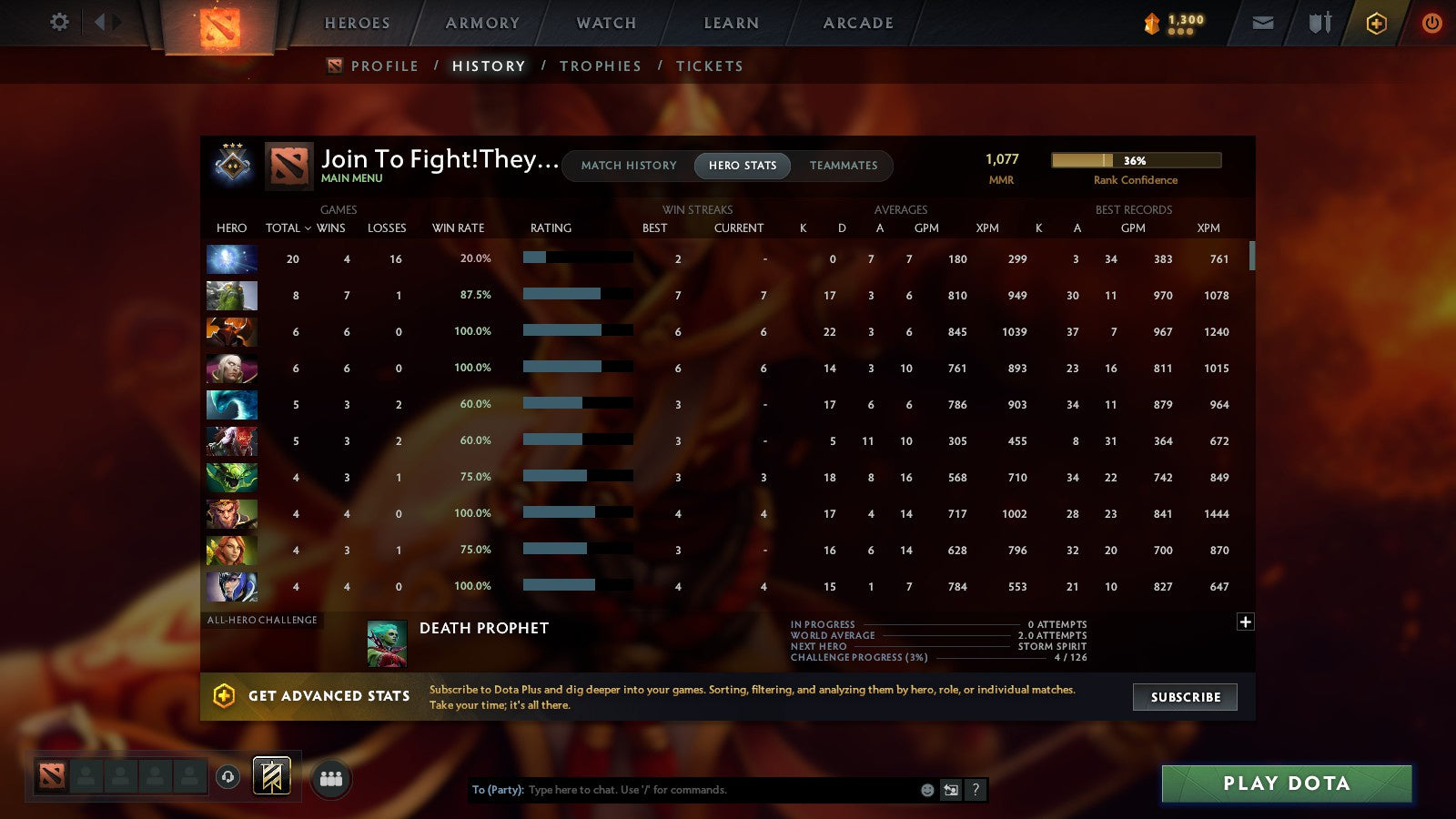Open party finder with the three-people icon
1456x819 pixels.
coord(331,776)
